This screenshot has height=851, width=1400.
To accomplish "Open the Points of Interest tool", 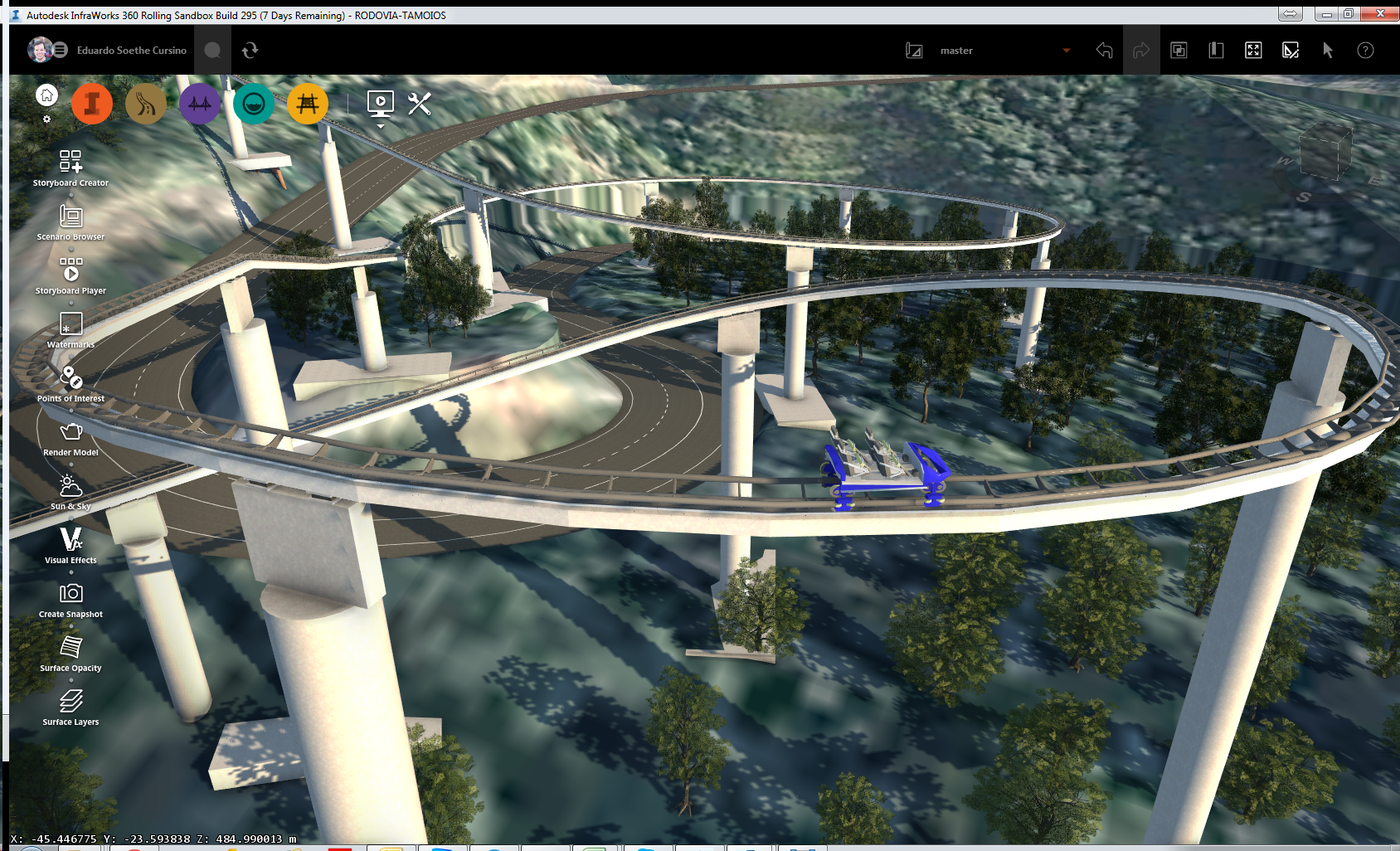I will tap(70, 379).
